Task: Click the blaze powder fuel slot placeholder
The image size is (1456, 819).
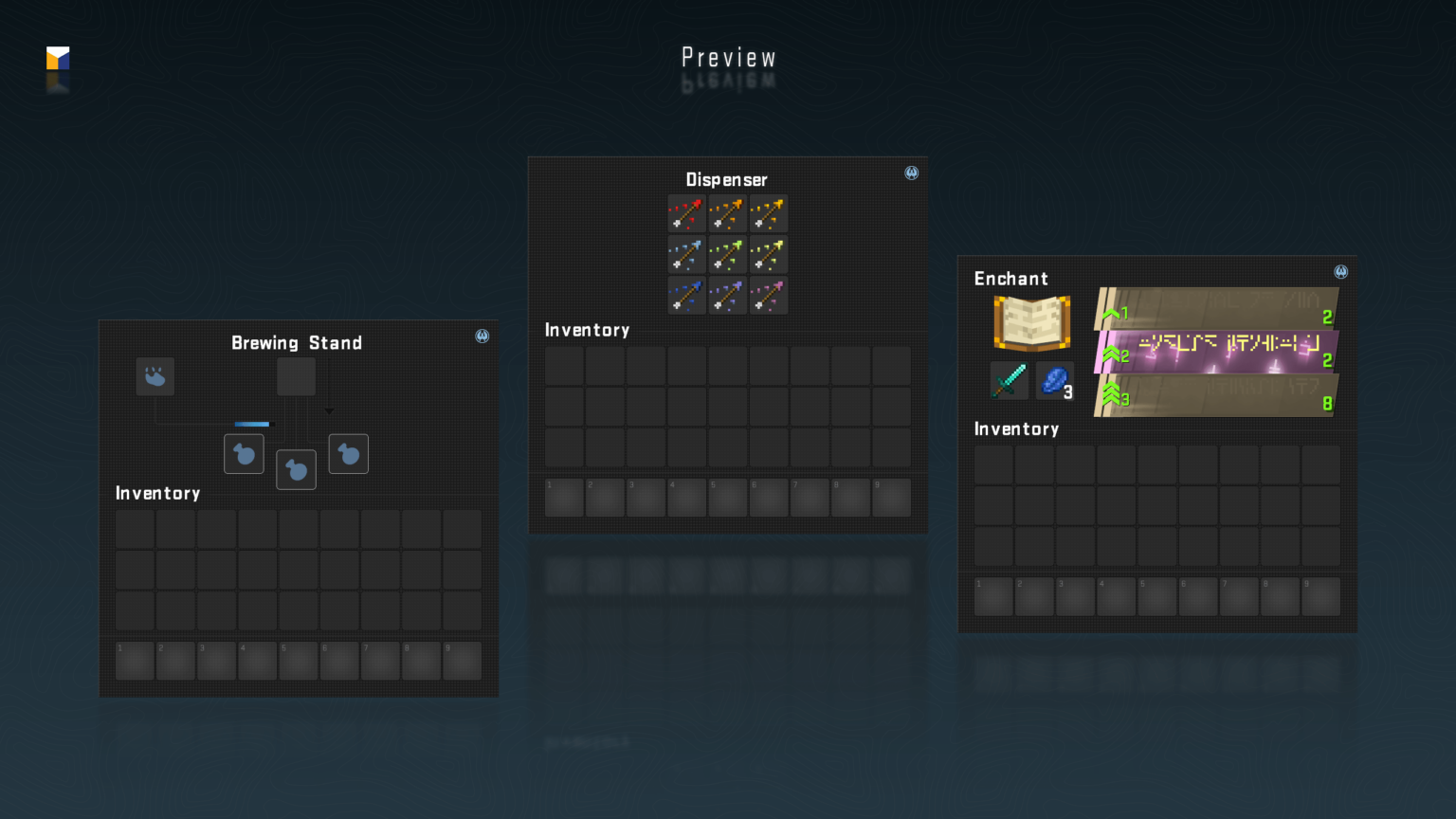Action: point(155,376)
